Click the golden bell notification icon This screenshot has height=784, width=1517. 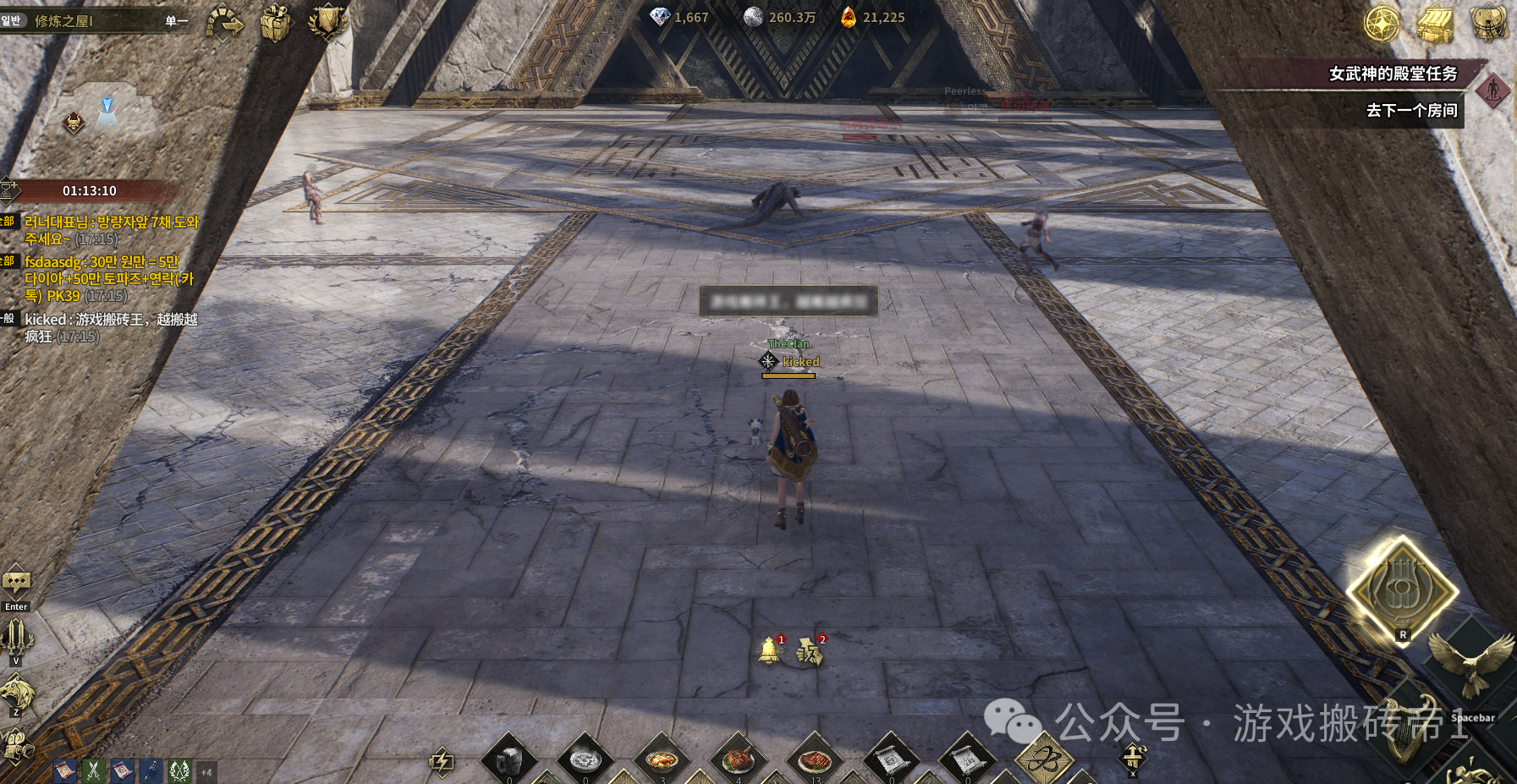[769, 650]
